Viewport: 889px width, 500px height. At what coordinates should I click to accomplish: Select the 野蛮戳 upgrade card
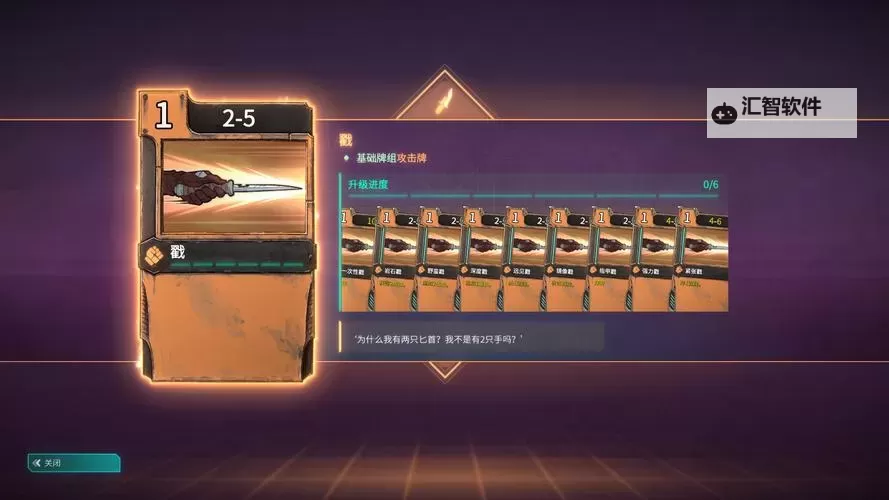[437, 260]
